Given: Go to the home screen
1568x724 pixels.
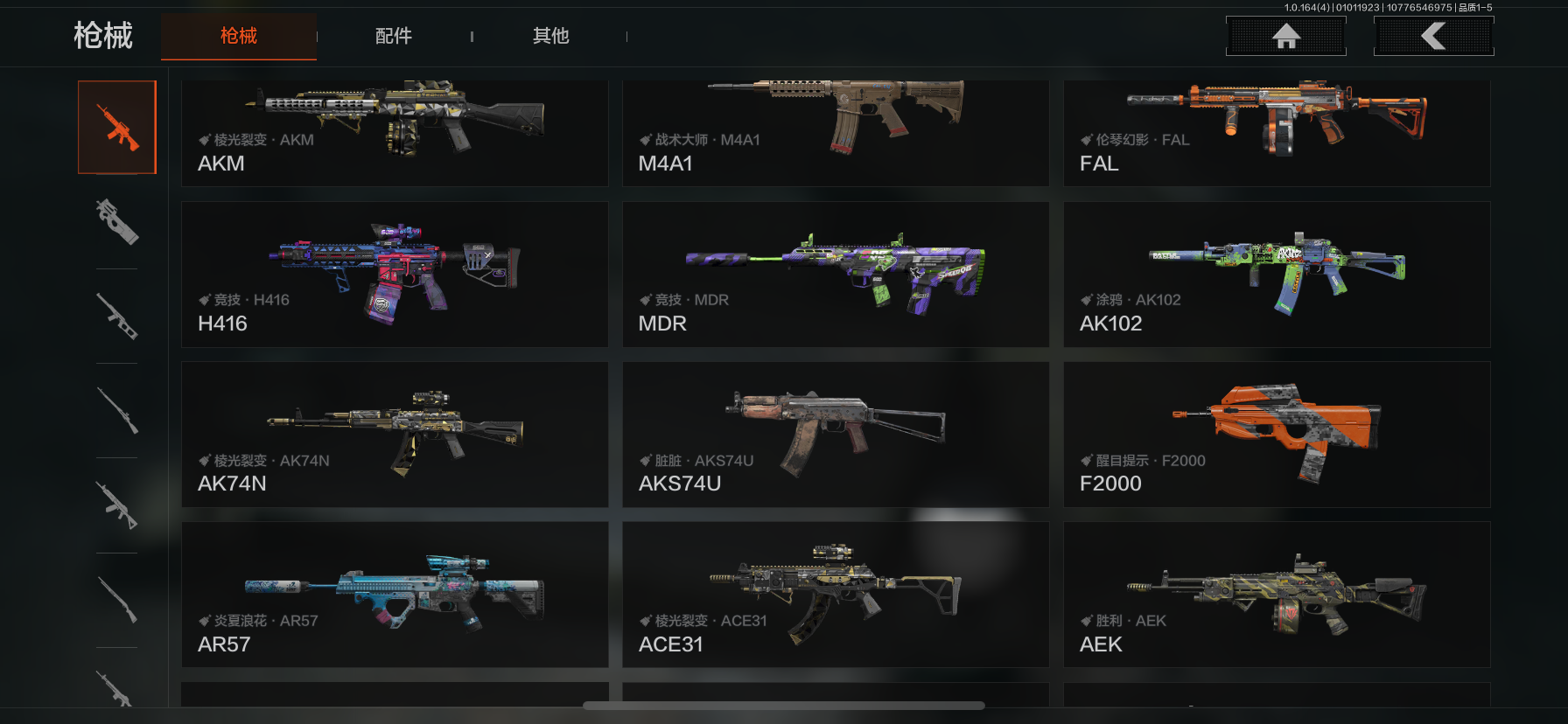Looking at the screenshot, I should (x=1285, y=36).
